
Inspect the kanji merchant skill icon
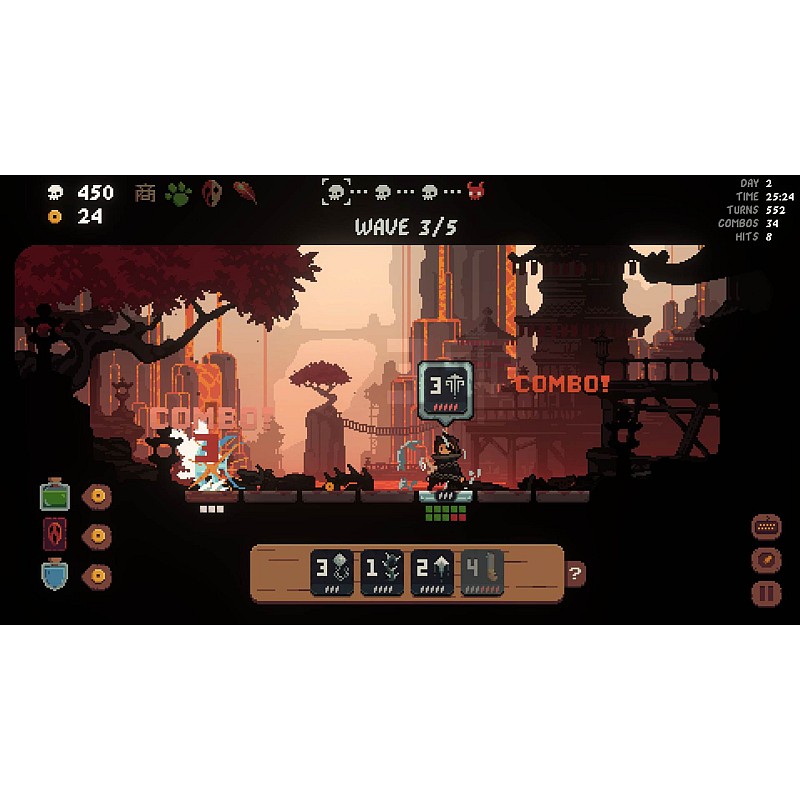coord(146,192)
